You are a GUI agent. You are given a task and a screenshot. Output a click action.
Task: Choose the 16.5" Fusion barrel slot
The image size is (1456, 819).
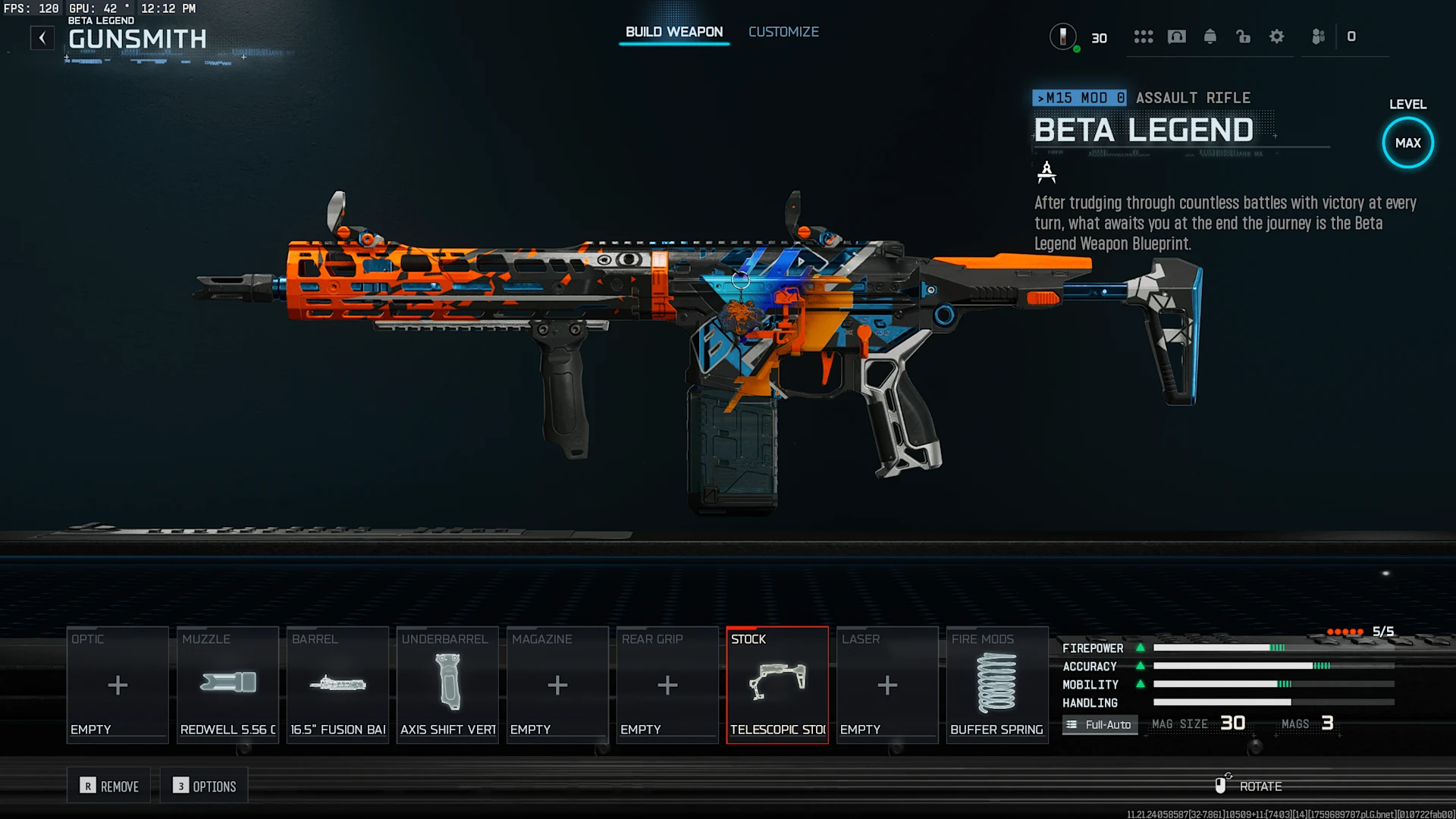pyautogui.click(x=337, y=685)
